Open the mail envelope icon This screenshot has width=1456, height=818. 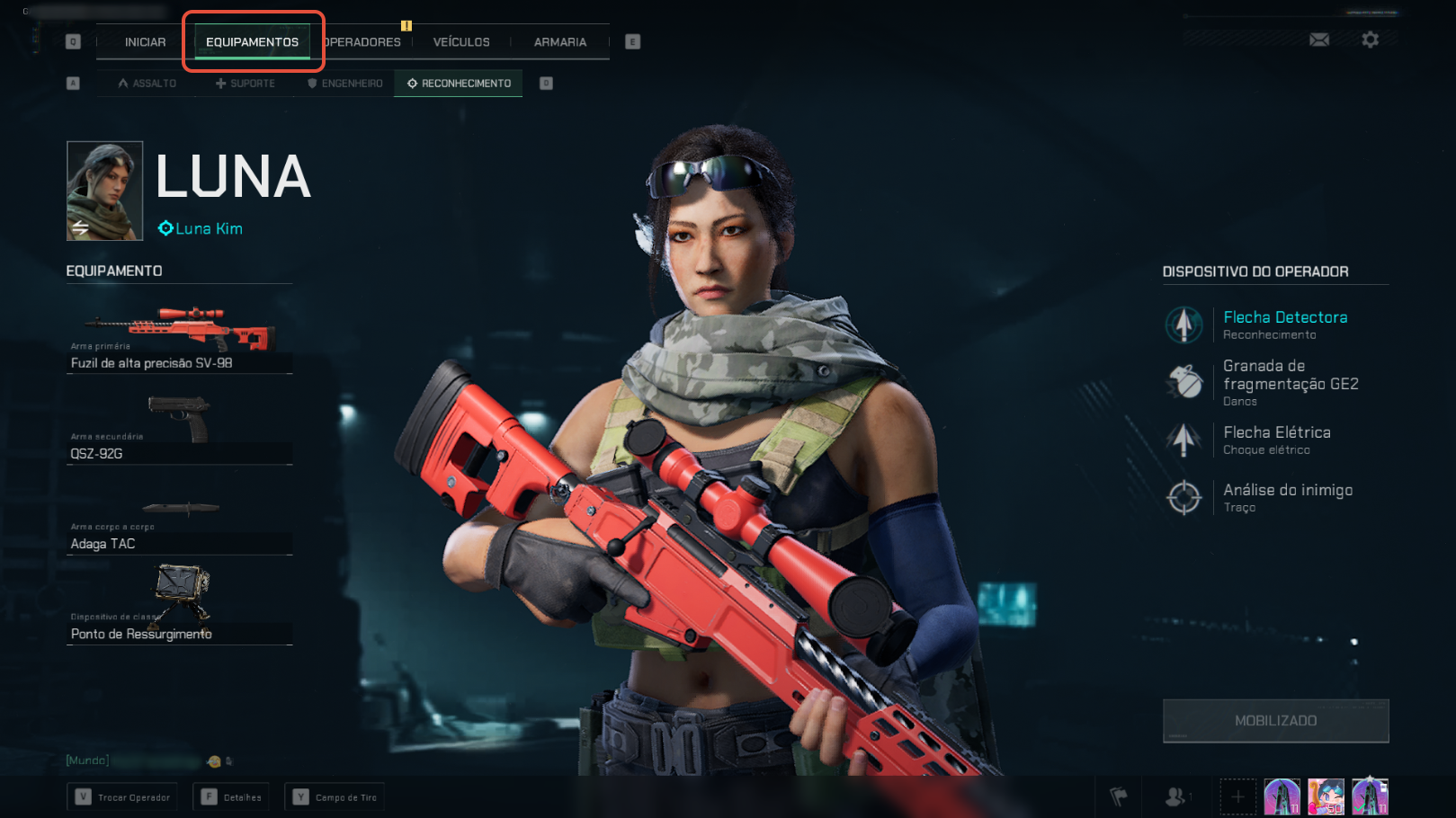coord(1319,40)
